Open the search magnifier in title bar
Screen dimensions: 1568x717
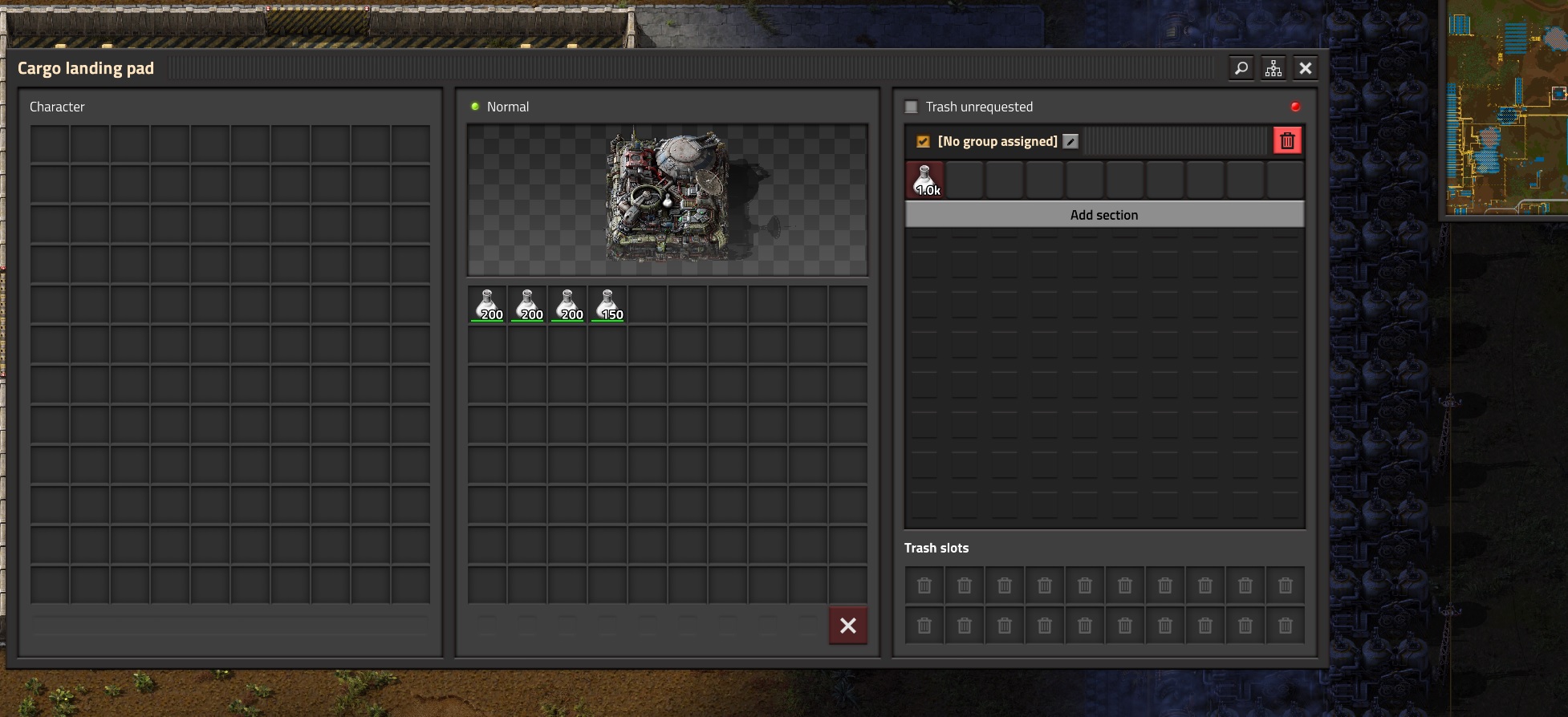click(x=1241, y=69)
